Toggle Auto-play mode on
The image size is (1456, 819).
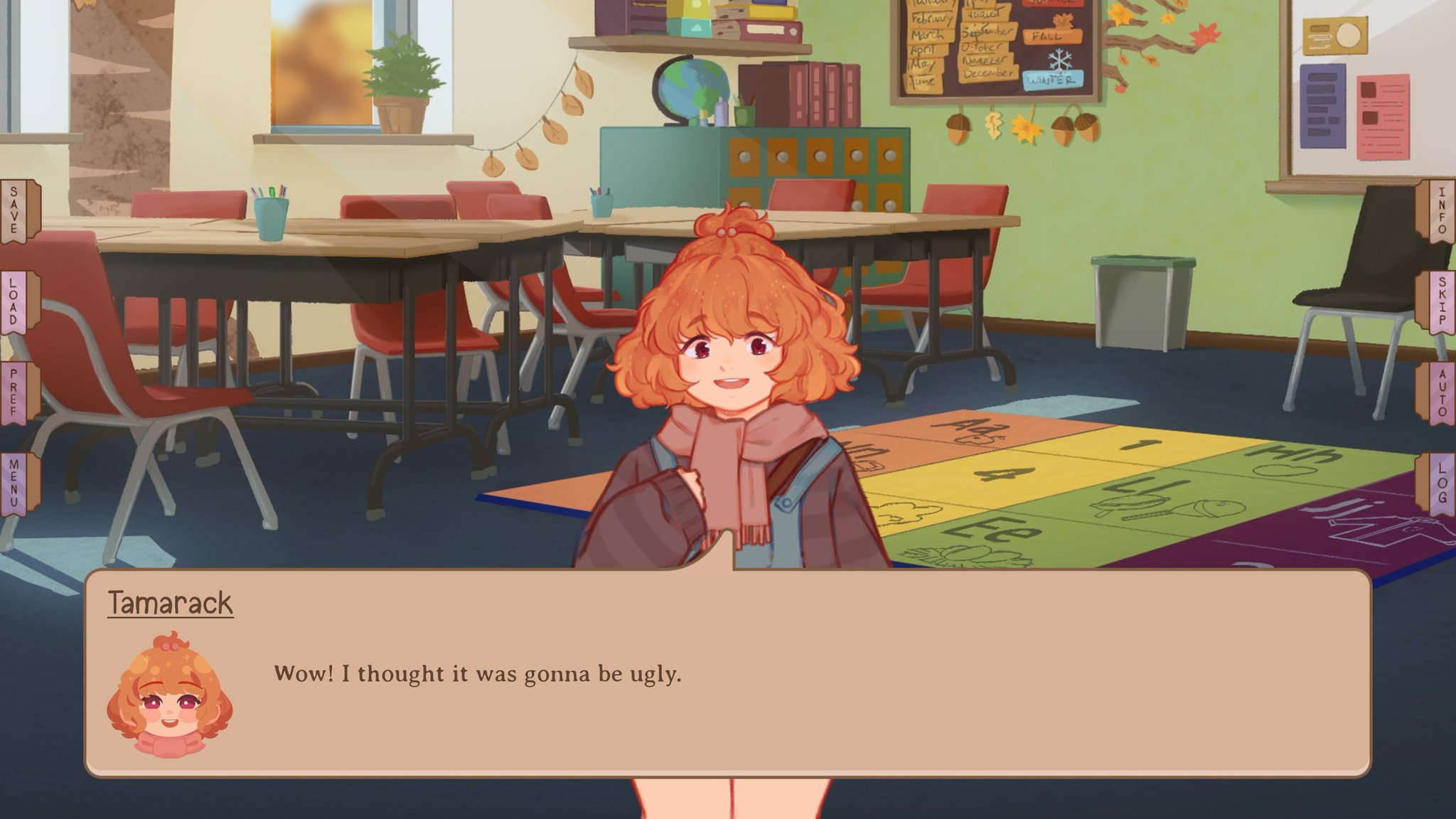[x=1442, y=392]
